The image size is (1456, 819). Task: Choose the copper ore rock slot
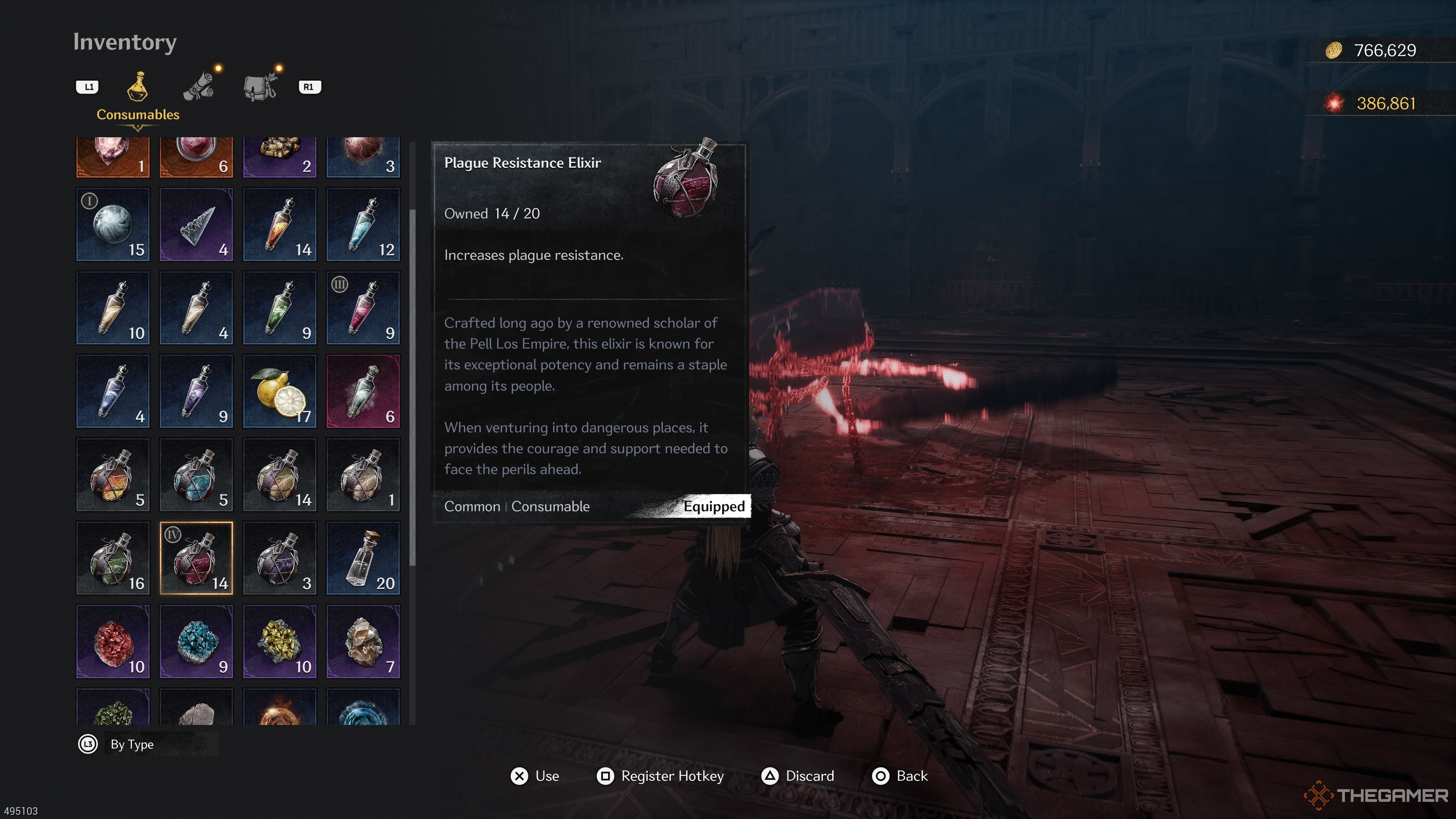(363, 642)
